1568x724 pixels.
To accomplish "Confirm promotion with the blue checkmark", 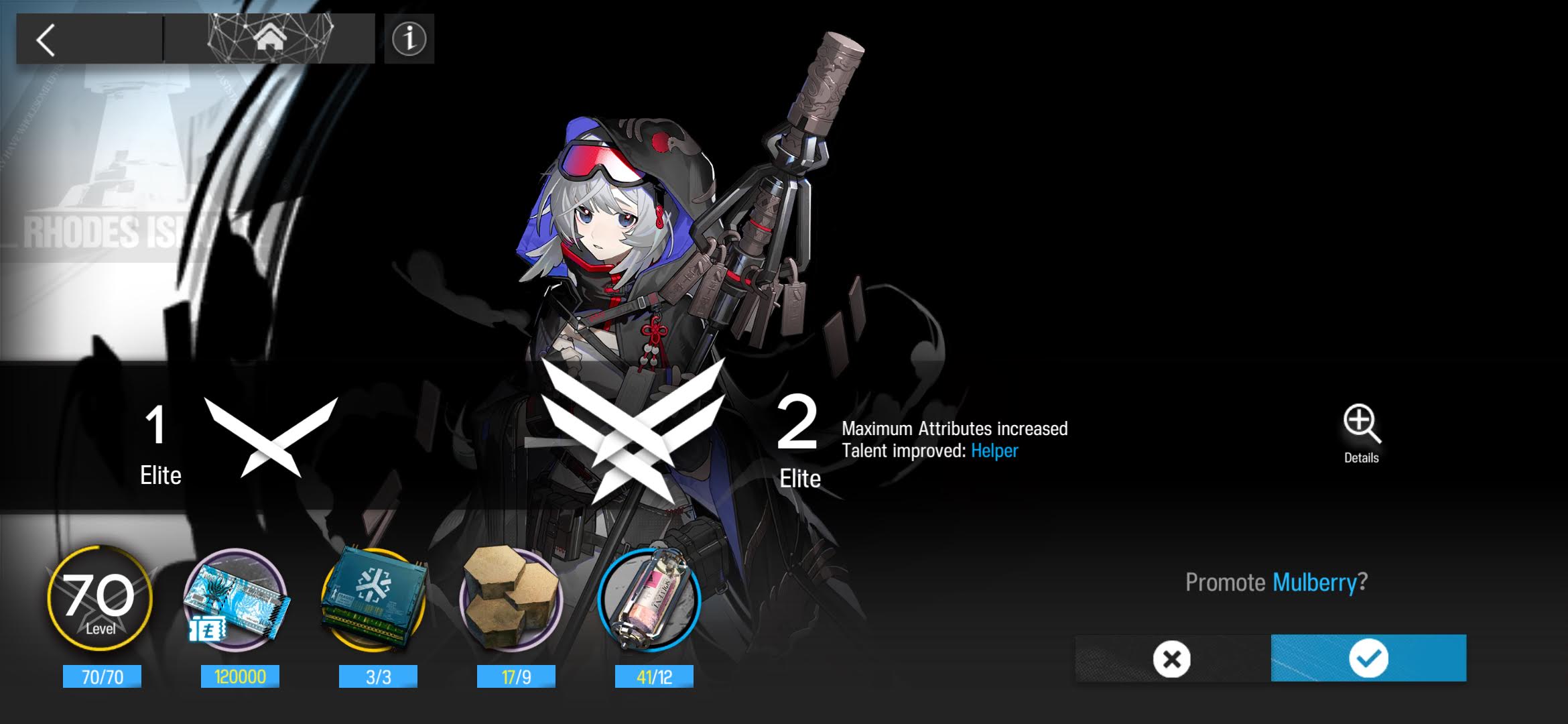I will [x=1368, y=658].
